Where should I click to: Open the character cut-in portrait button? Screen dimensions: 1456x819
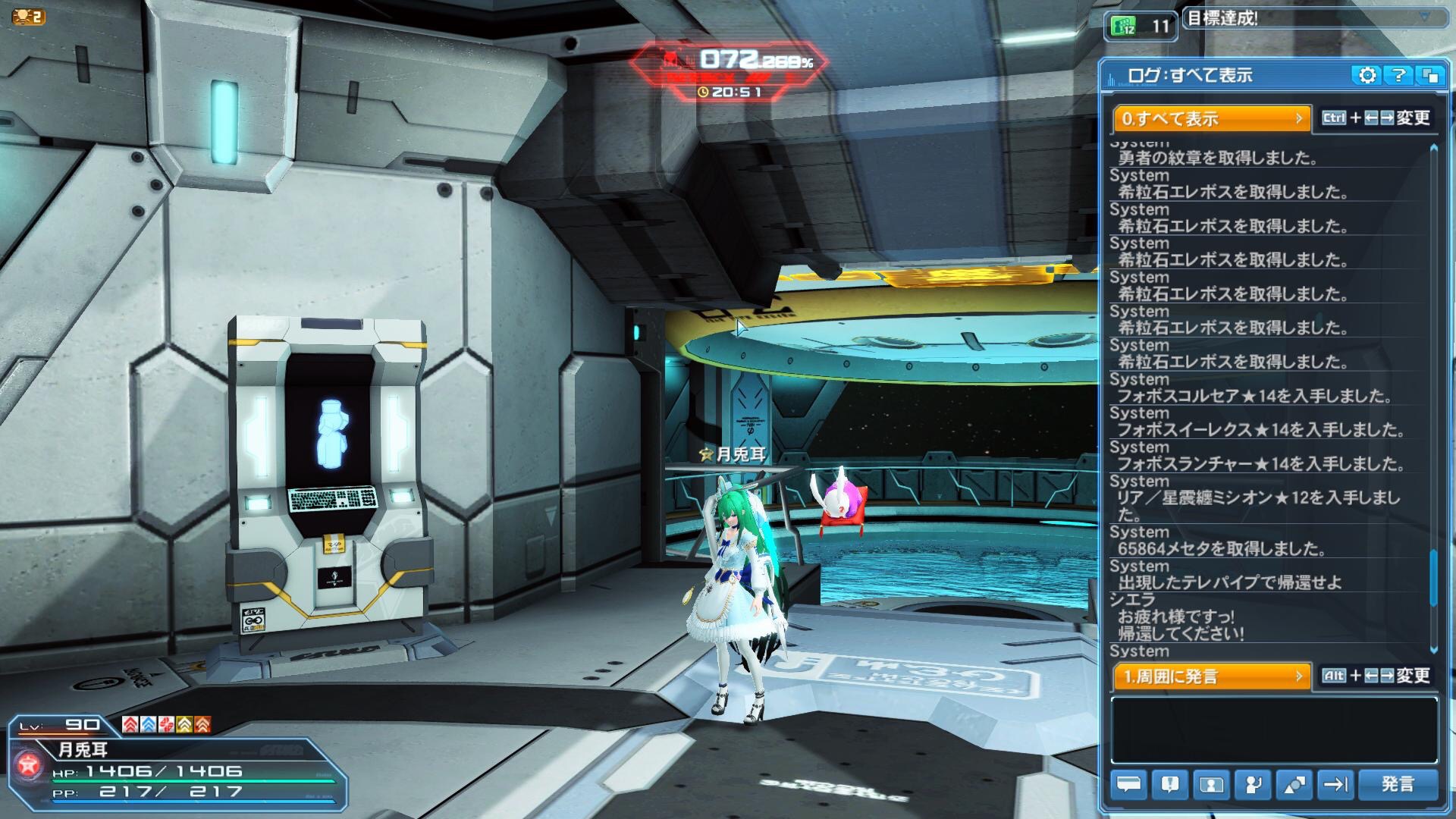[x=1211, y=784]
